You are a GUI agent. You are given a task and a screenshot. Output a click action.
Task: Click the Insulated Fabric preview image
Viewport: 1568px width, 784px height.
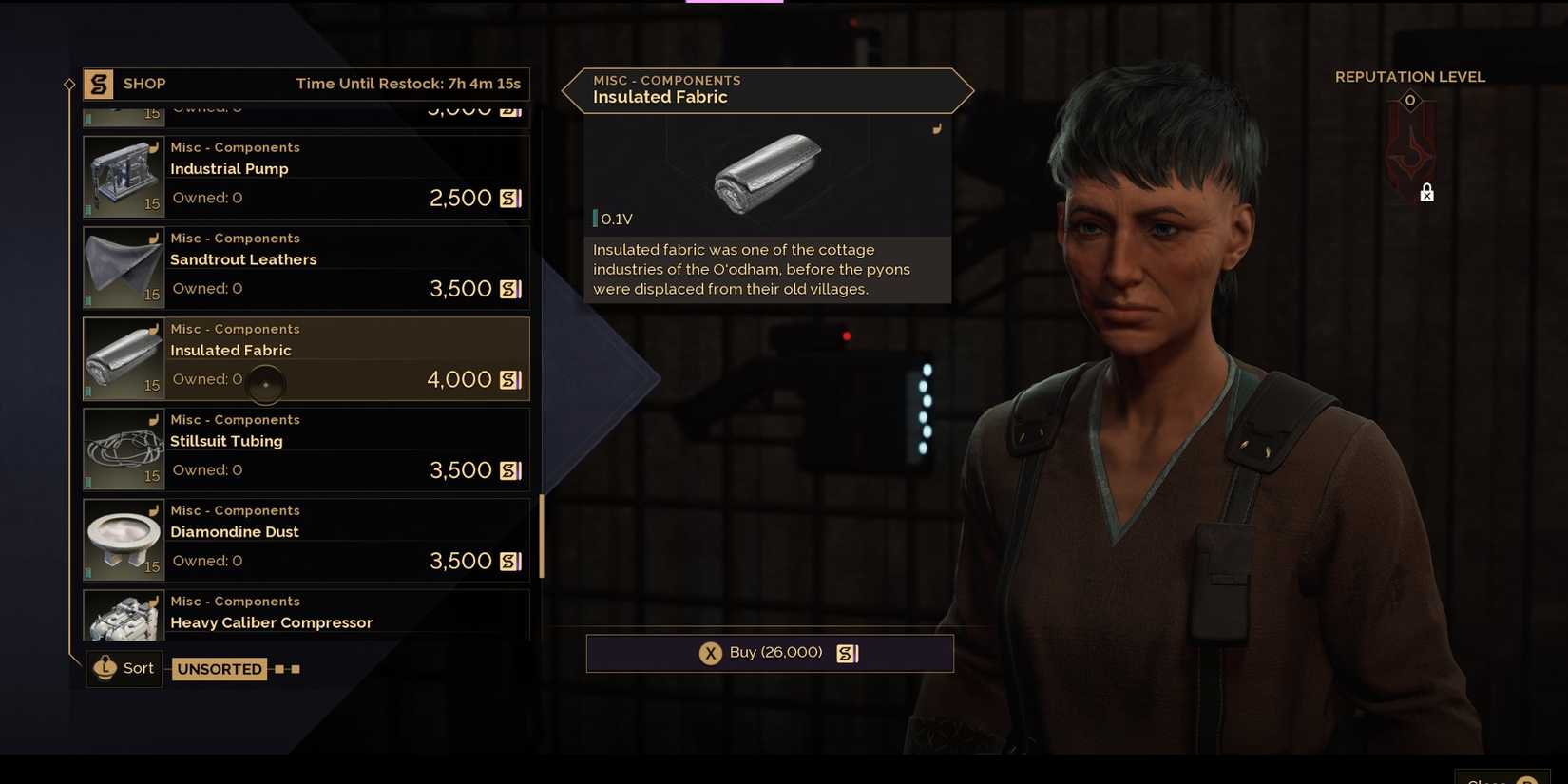click(x=768, y=172)
